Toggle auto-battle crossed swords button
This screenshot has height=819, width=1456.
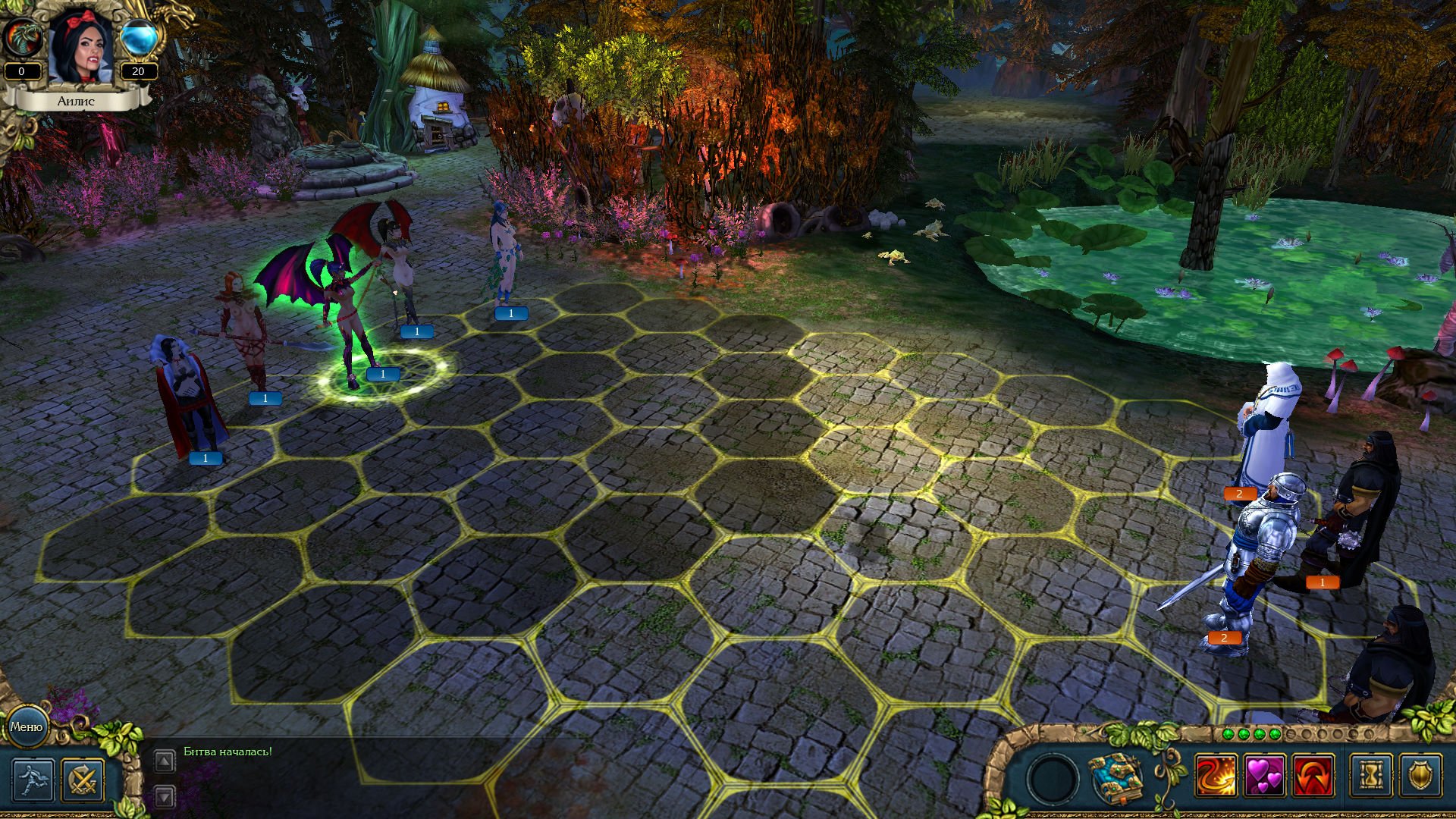coord(83,780)
